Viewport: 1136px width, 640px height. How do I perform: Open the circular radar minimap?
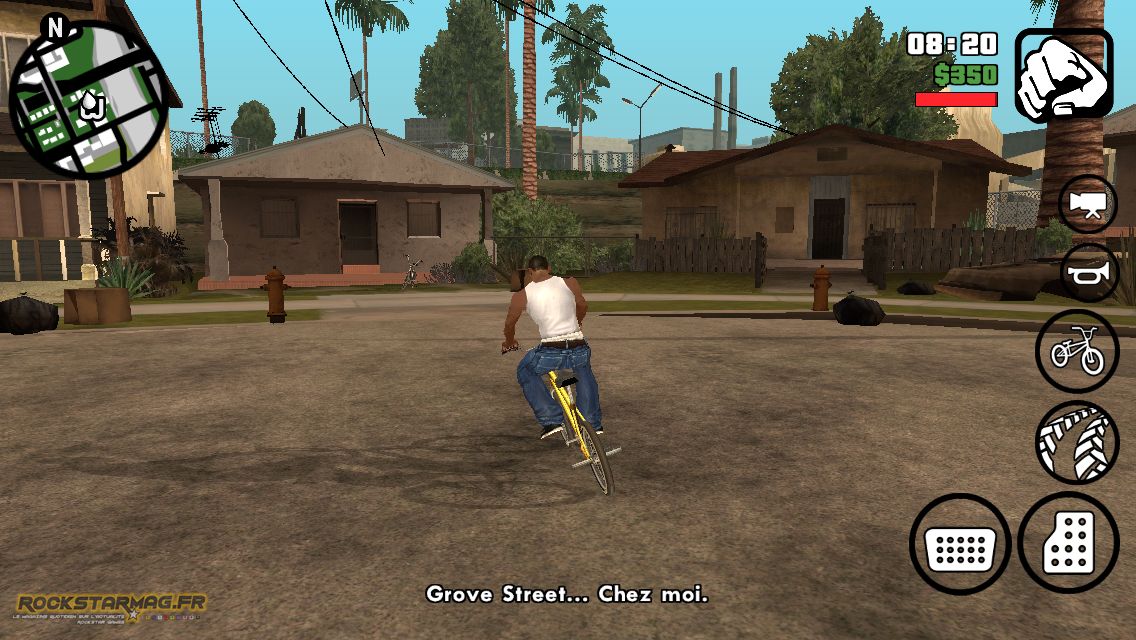click(x=86, y=100)
